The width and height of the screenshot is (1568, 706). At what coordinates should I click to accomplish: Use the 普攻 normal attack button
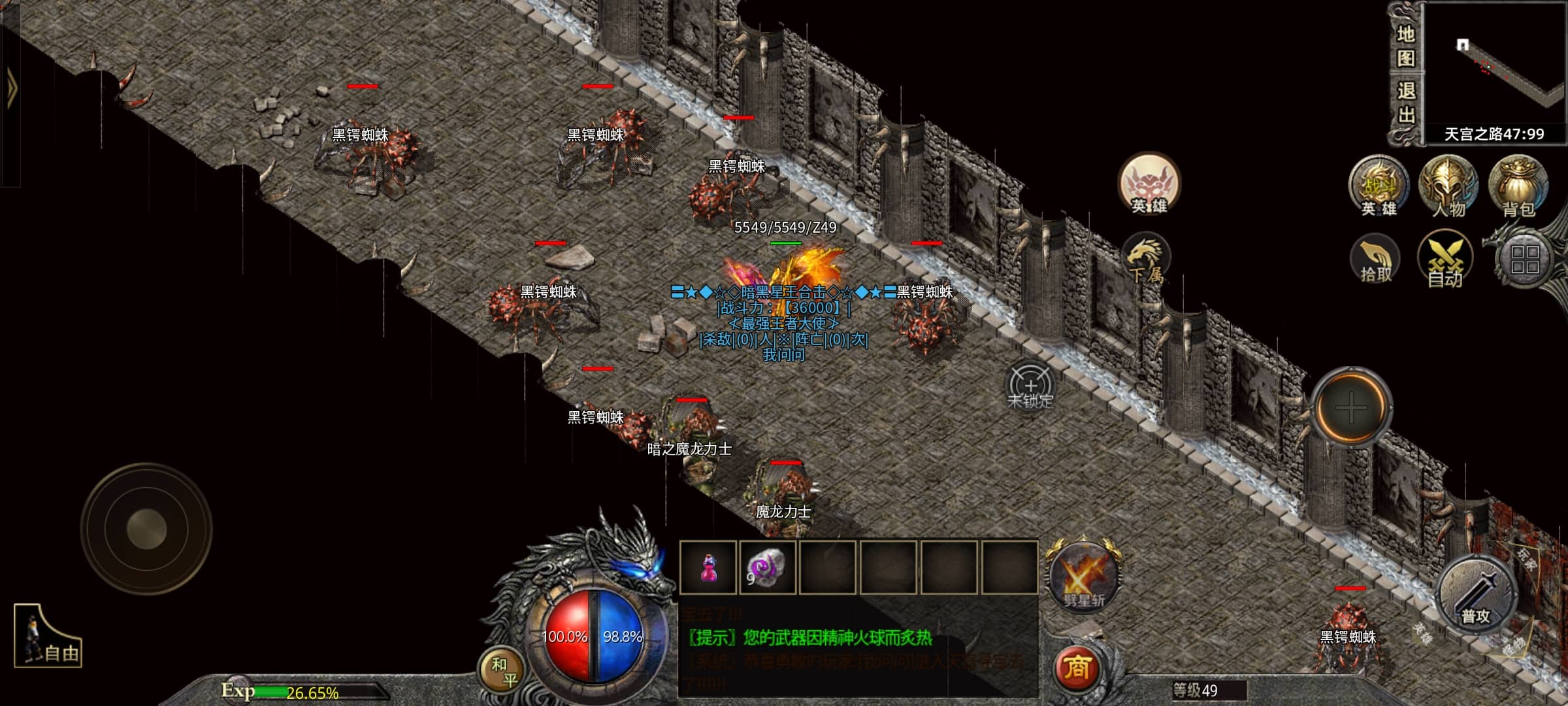pyautogui.click(x=1476, y=595)
